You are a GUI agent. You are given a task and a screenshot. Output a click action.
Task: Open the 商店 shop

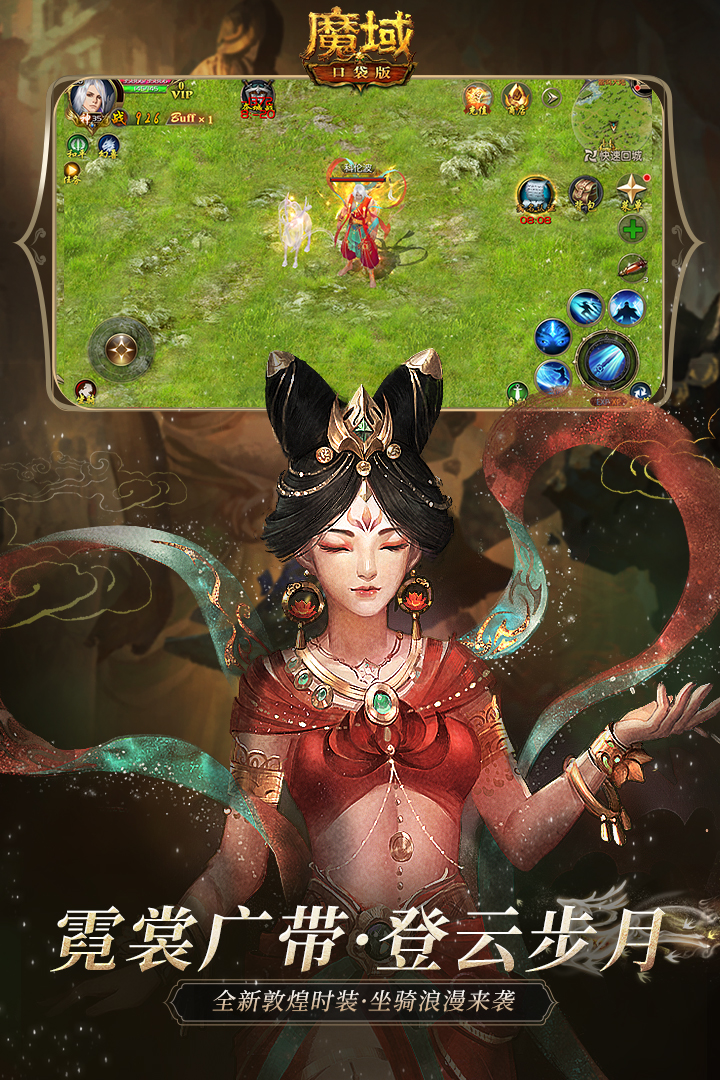click(516, 98)
